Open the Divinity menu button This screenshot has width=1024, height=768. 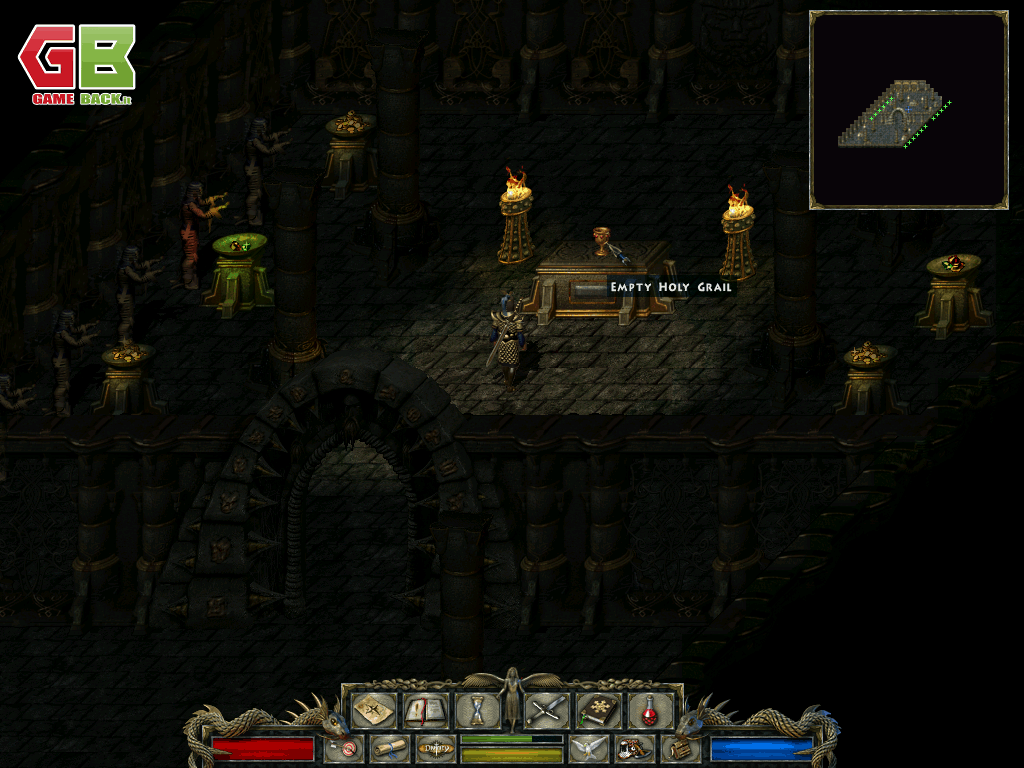435,748
